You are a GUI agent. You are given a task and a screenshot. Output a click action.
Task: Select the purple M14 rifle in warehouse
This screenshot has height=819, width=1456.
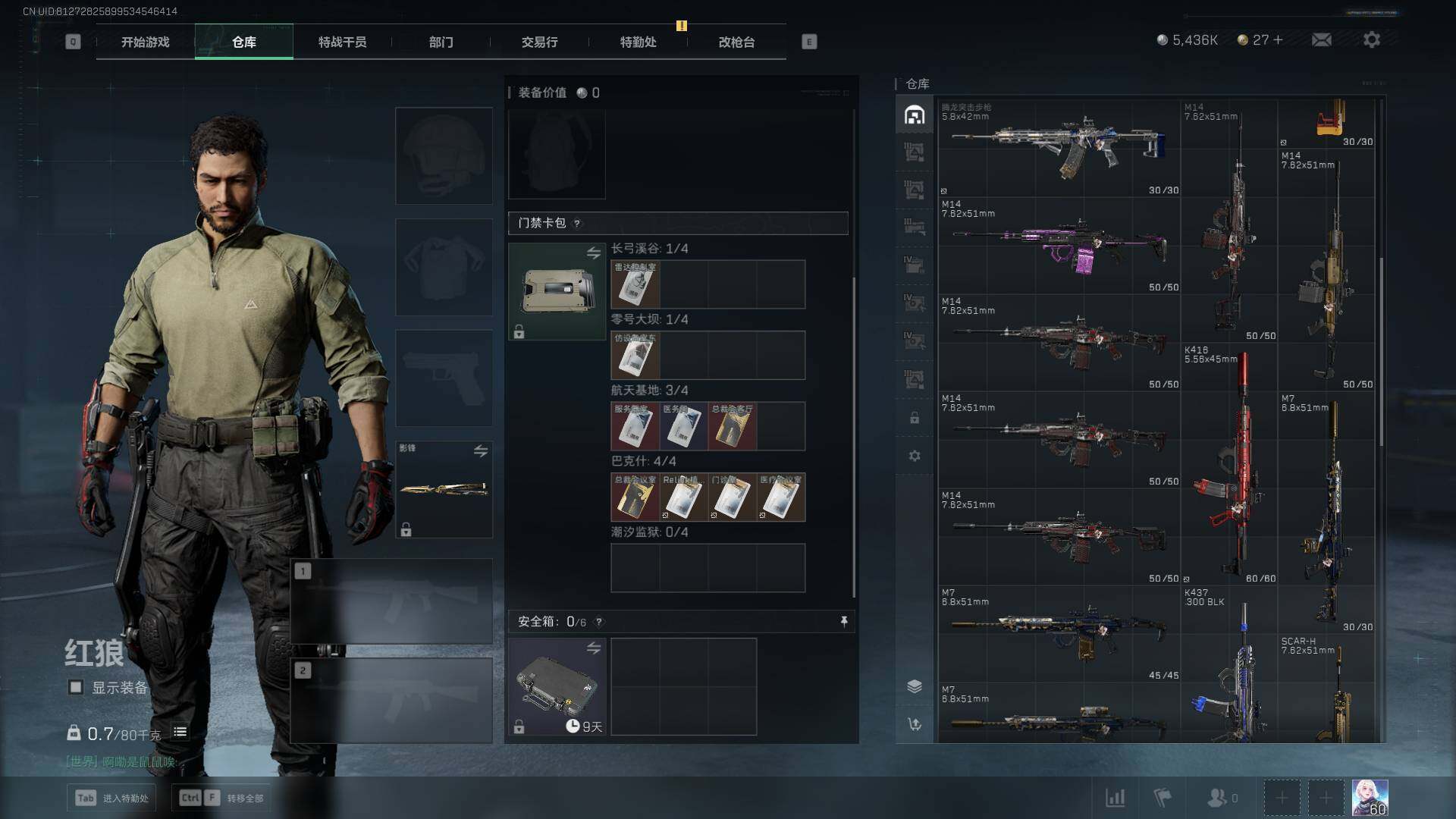point(1059,246)
